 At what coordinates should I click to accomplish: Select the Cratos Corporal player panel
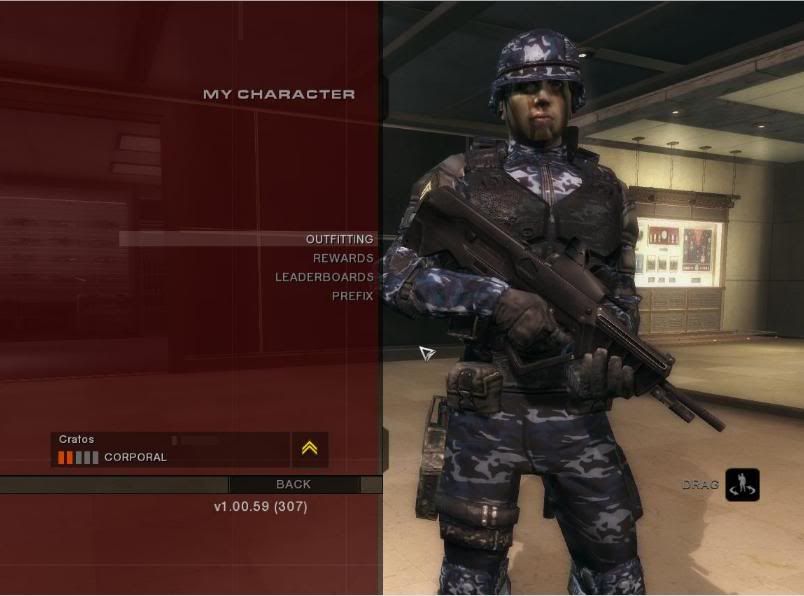[168, 449]
